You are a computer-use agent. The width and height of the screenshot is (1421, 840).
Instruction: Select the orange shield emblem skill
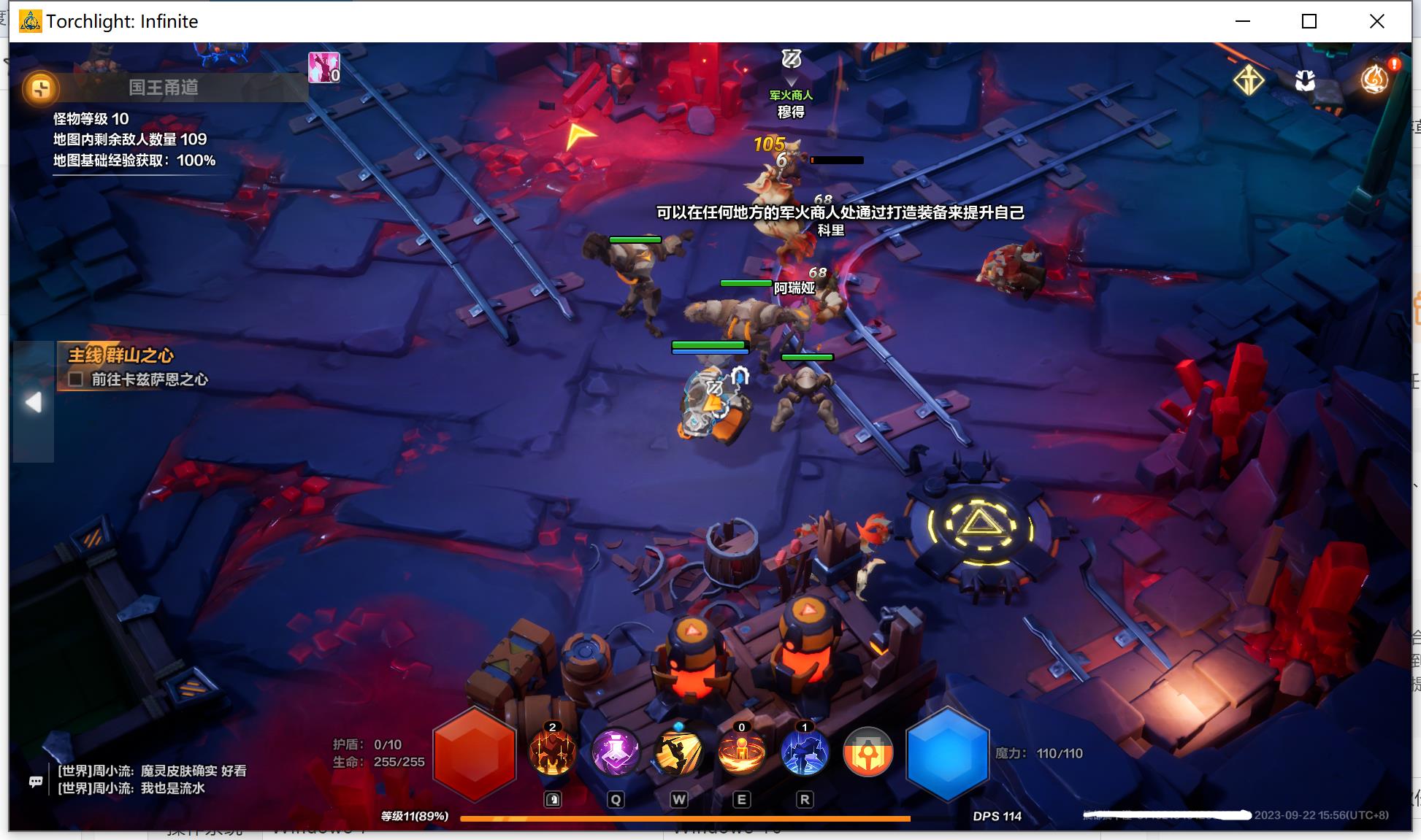867,752
